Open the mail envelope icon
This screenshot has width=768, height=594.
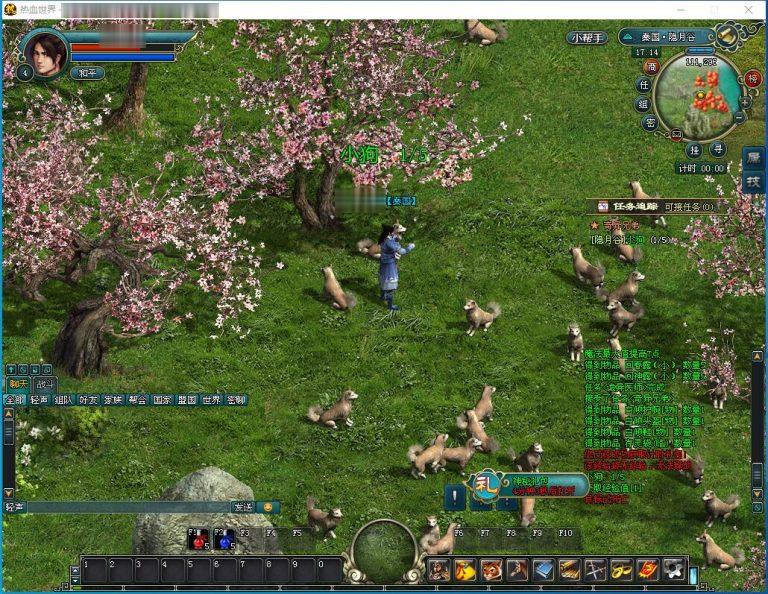pos(676,133)
